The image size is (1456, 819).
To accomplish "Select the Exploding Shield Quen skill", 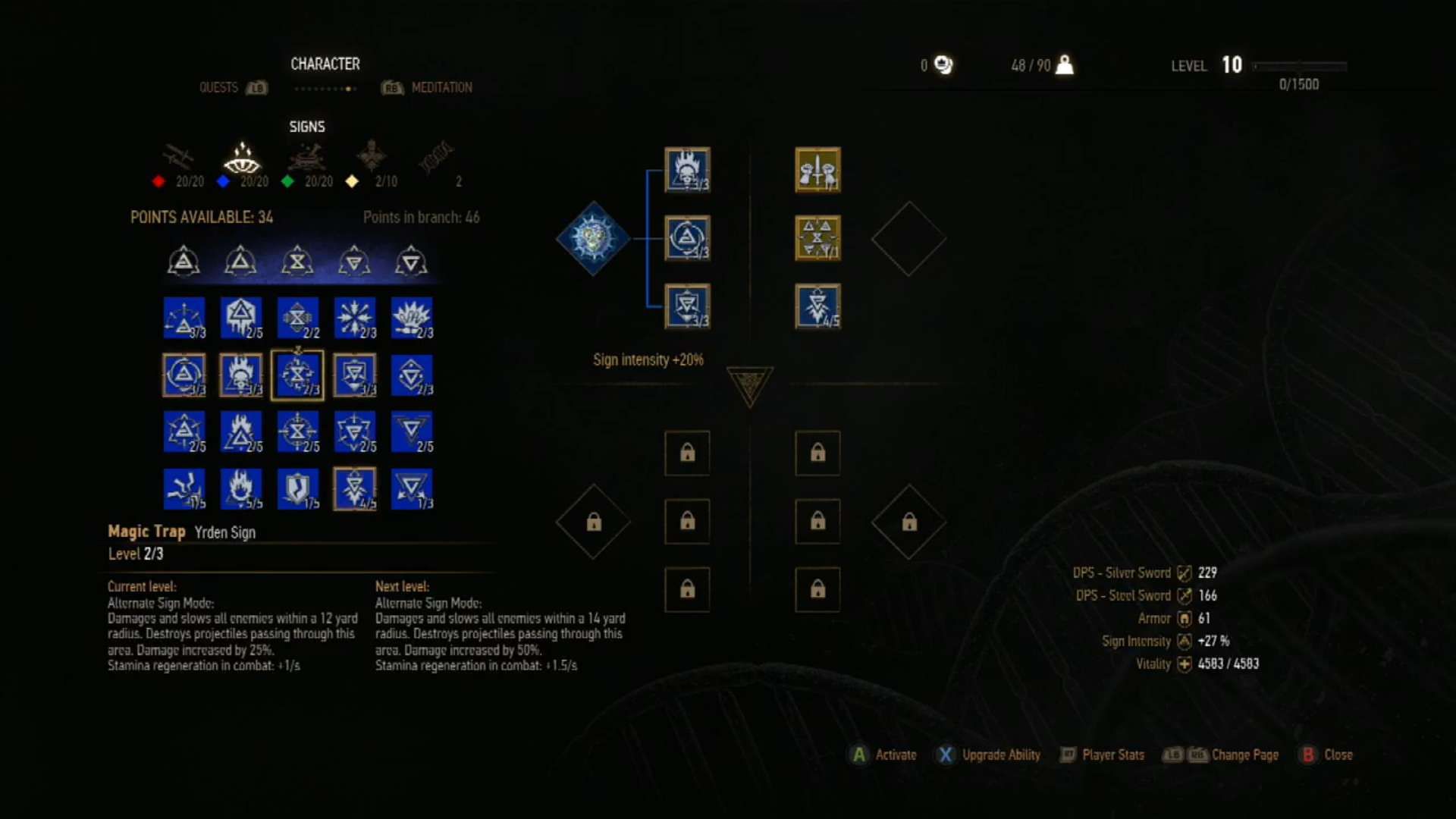I will click(355, 318).
